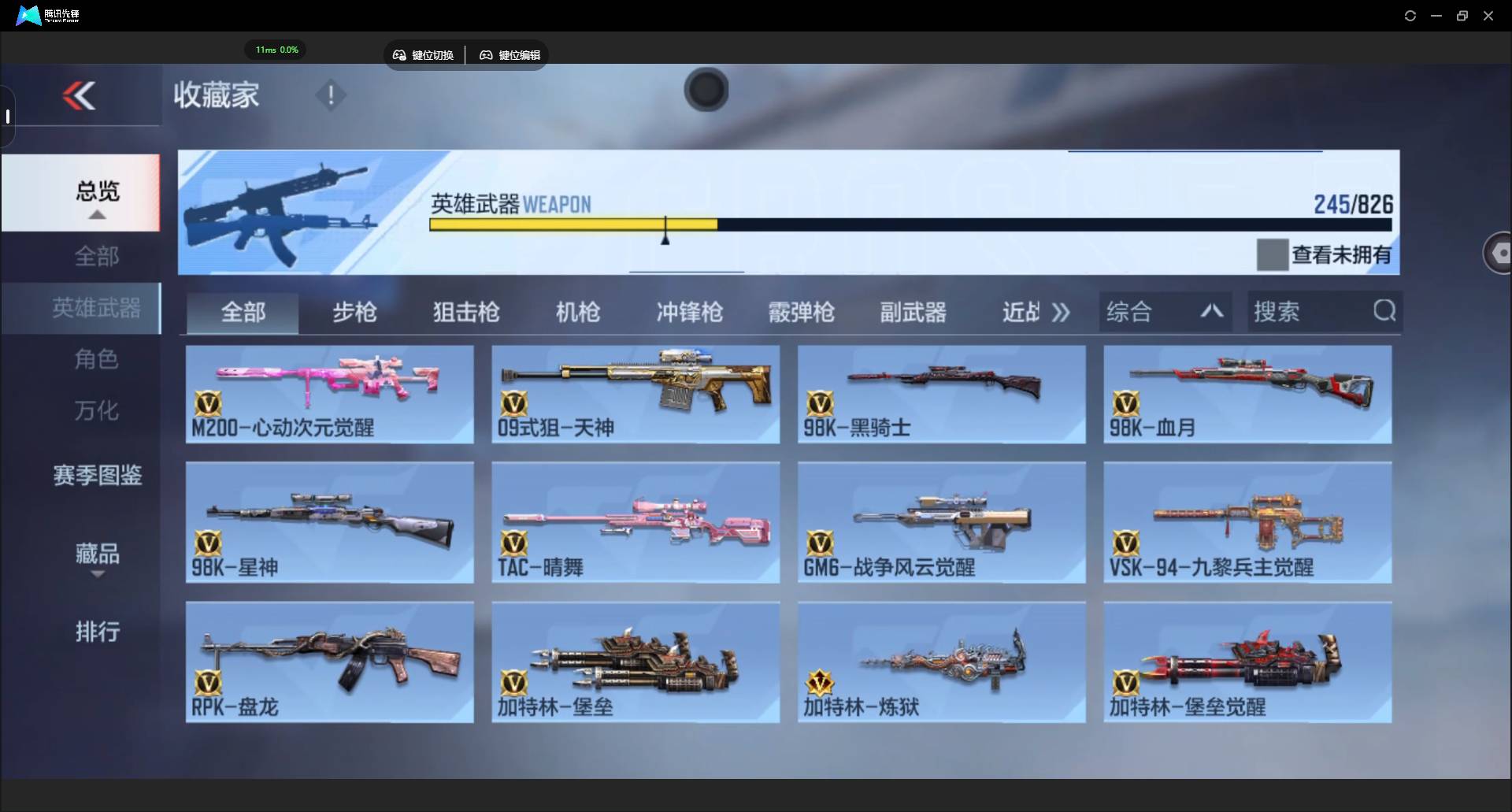
Task: Select the 全部 sidebar category under 总览
Action: [96, 256]
